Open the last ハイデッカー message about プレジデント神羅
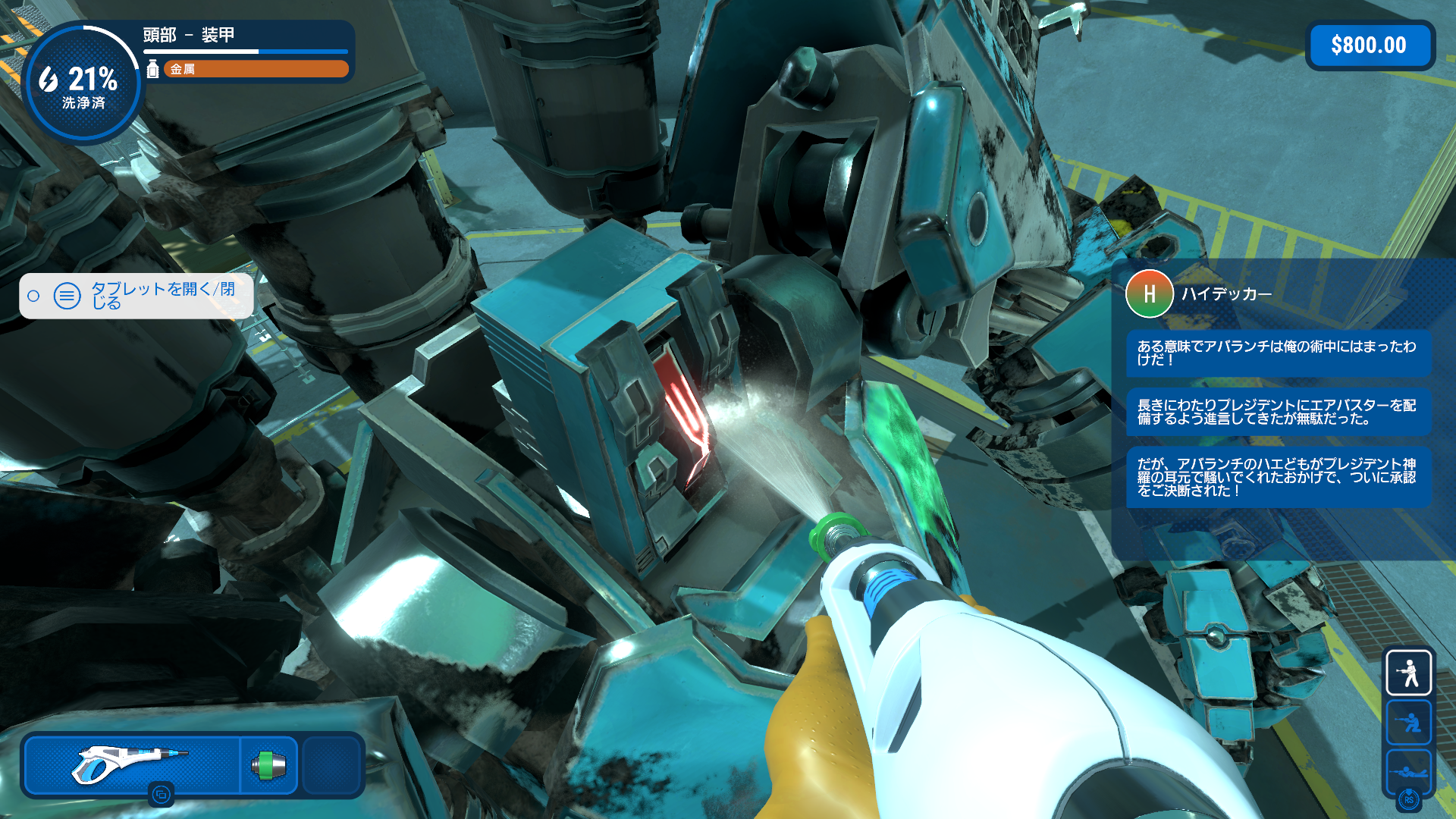The image size is (1456, 819). click(x=1278, y=477)
